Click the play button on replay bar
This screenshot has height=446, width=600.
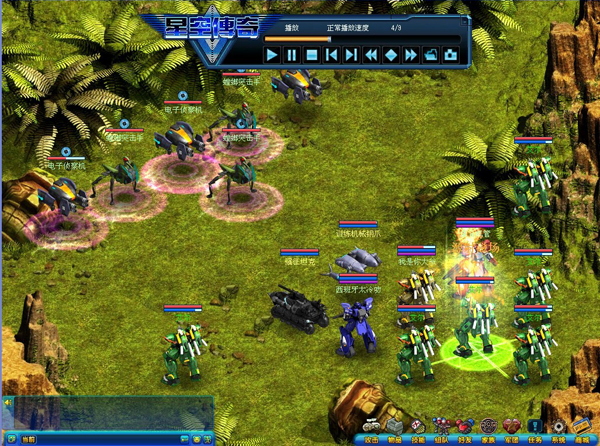[x=272, y=54]
